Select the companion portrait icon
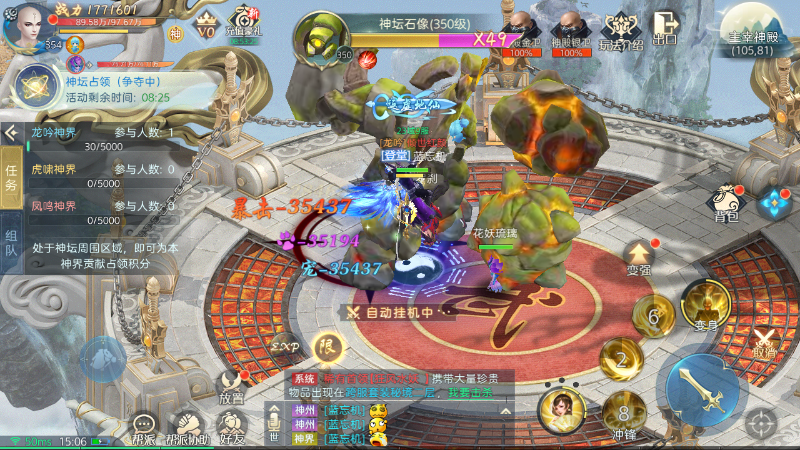 [562, 411]
